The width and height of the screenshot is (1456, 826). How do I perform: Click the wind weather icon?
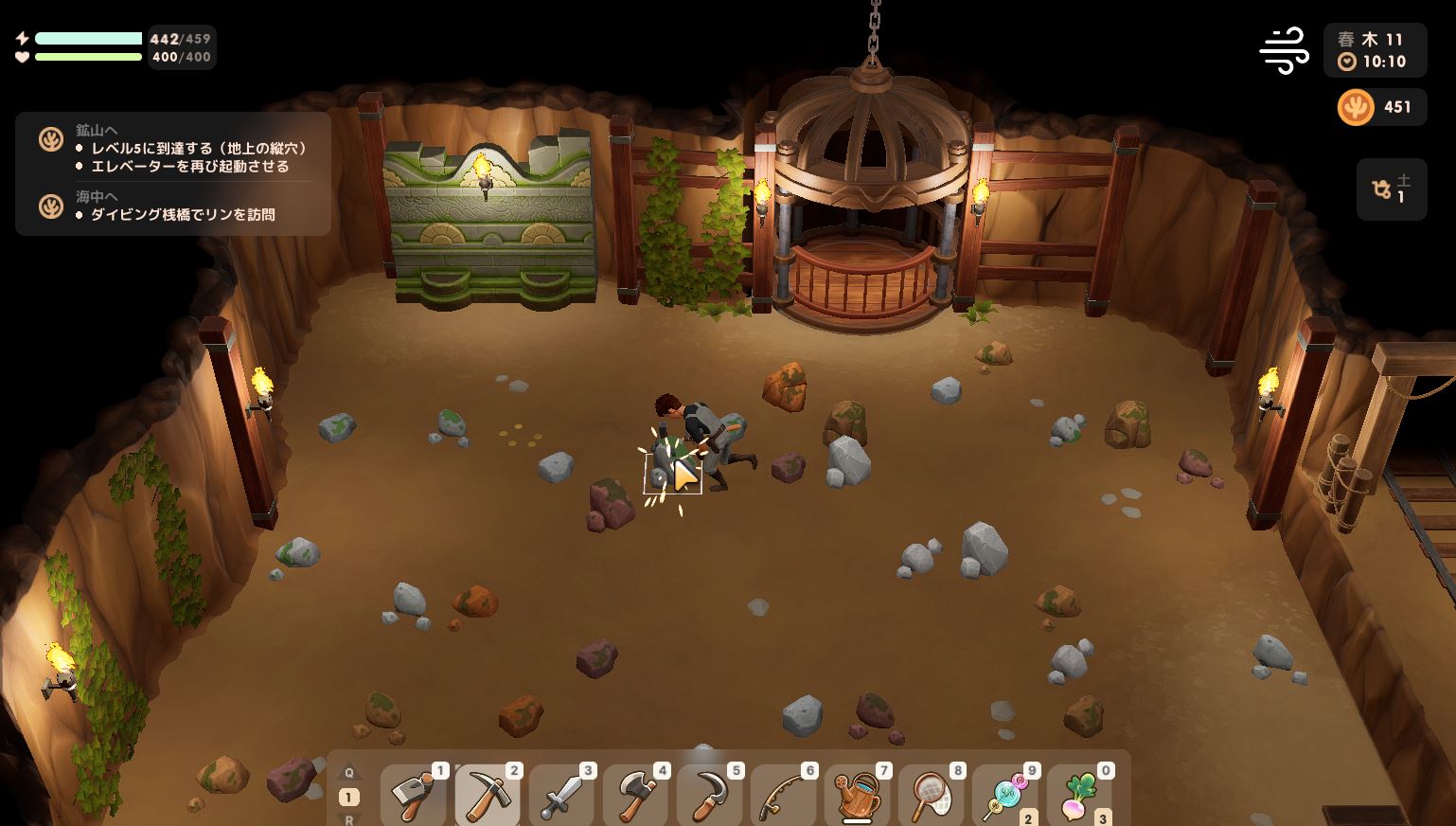pyautogui.click(x=1284, y=50)
